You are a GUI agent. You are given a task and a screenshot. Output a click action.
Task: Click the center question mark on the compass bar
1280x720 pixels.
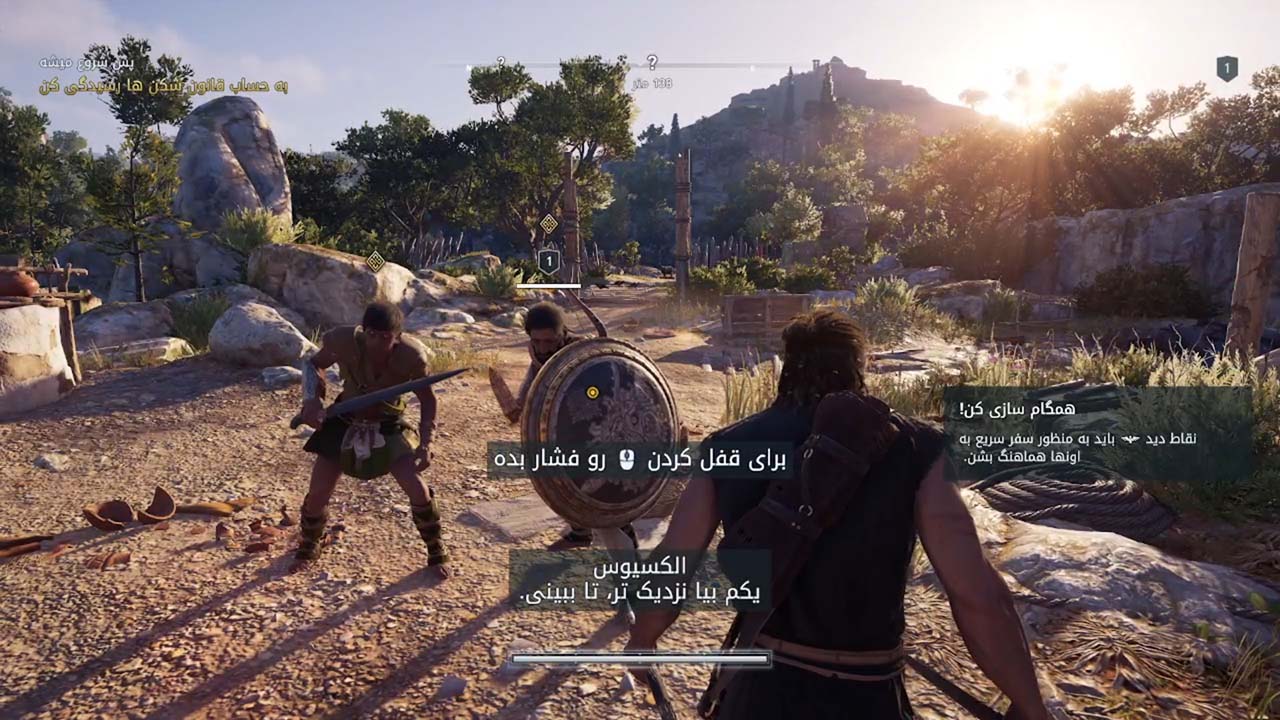[x=653, y=62]
